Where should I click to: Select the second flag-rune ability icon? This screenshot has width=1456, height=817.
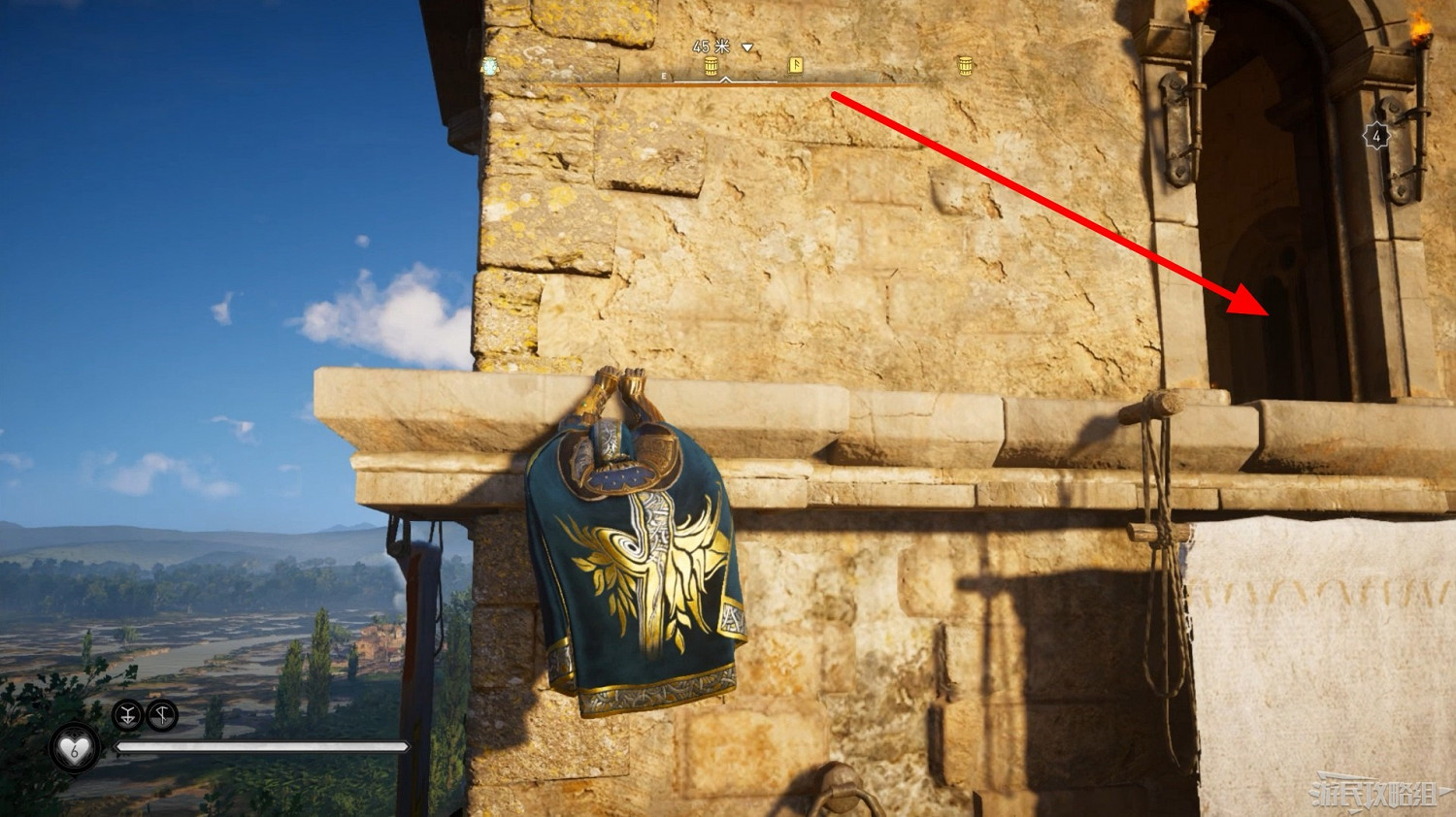coord(162,714)
